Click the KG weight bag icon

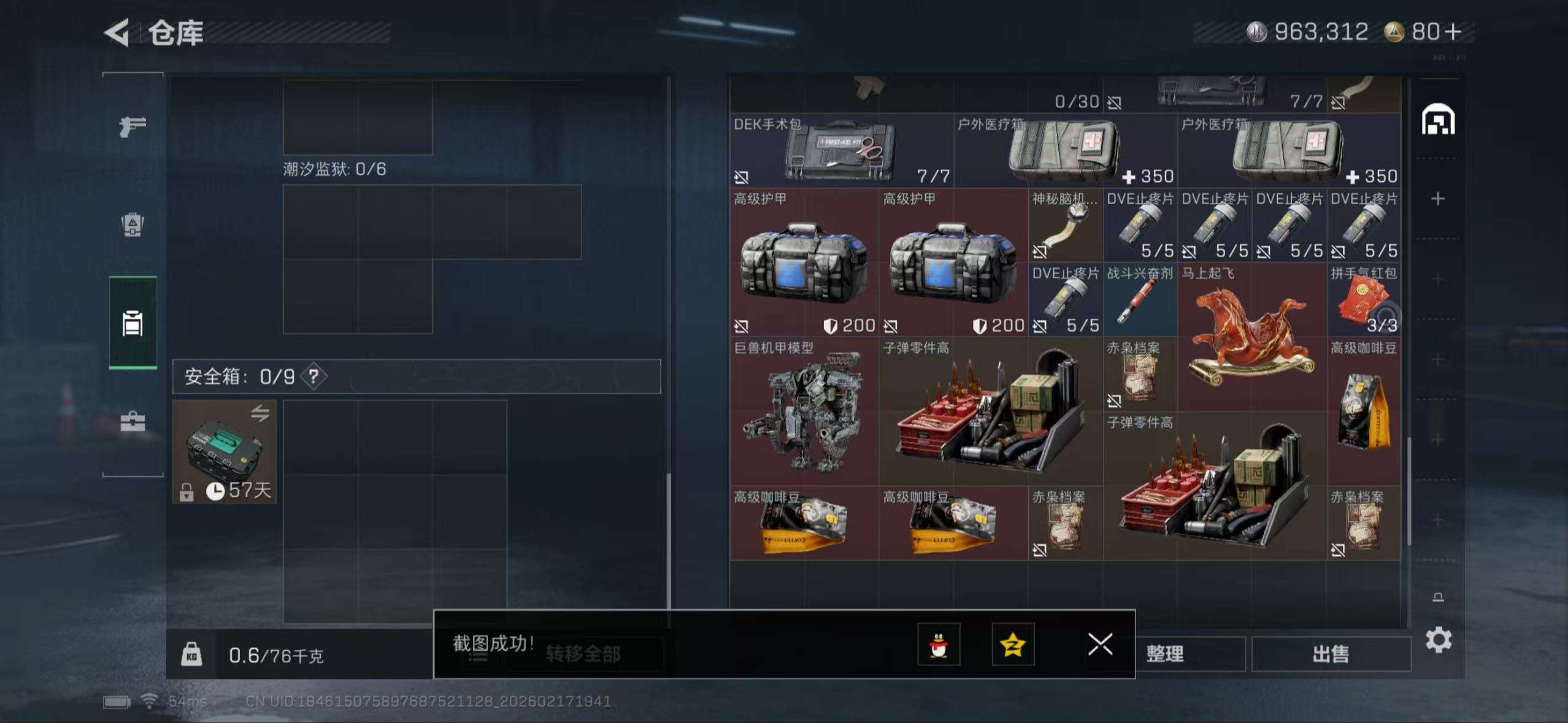click(193, 655)
